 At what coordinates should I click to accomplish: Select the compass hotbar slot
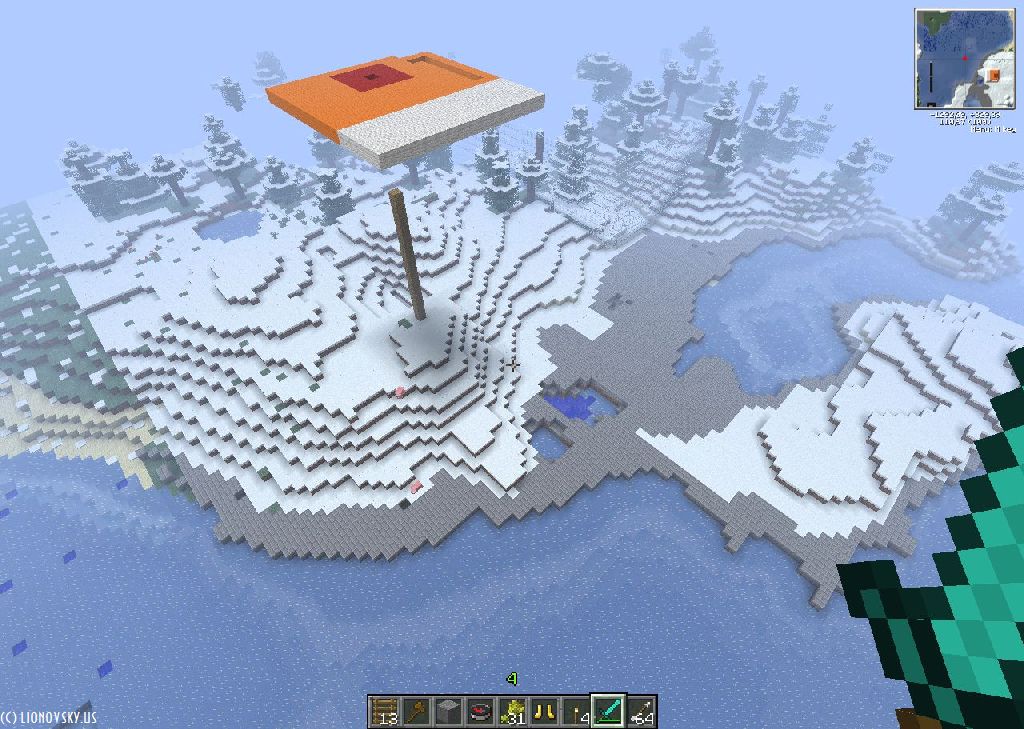tap(481, 711)
